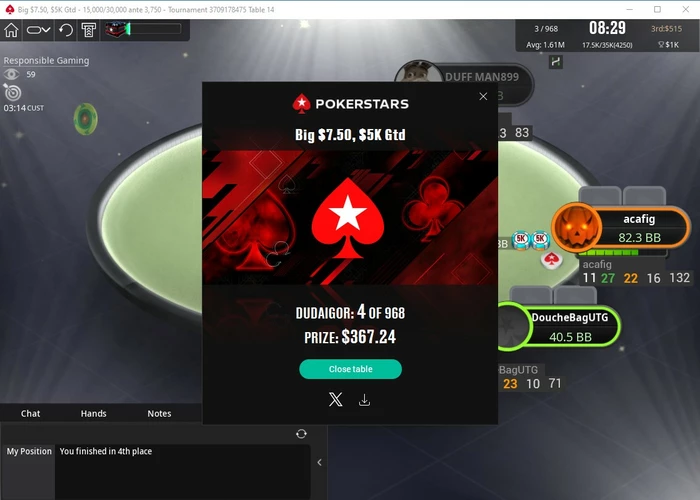The image size is (700, 500).
Task: Switch to the Hands tab
Action: (x=94, y=413)
